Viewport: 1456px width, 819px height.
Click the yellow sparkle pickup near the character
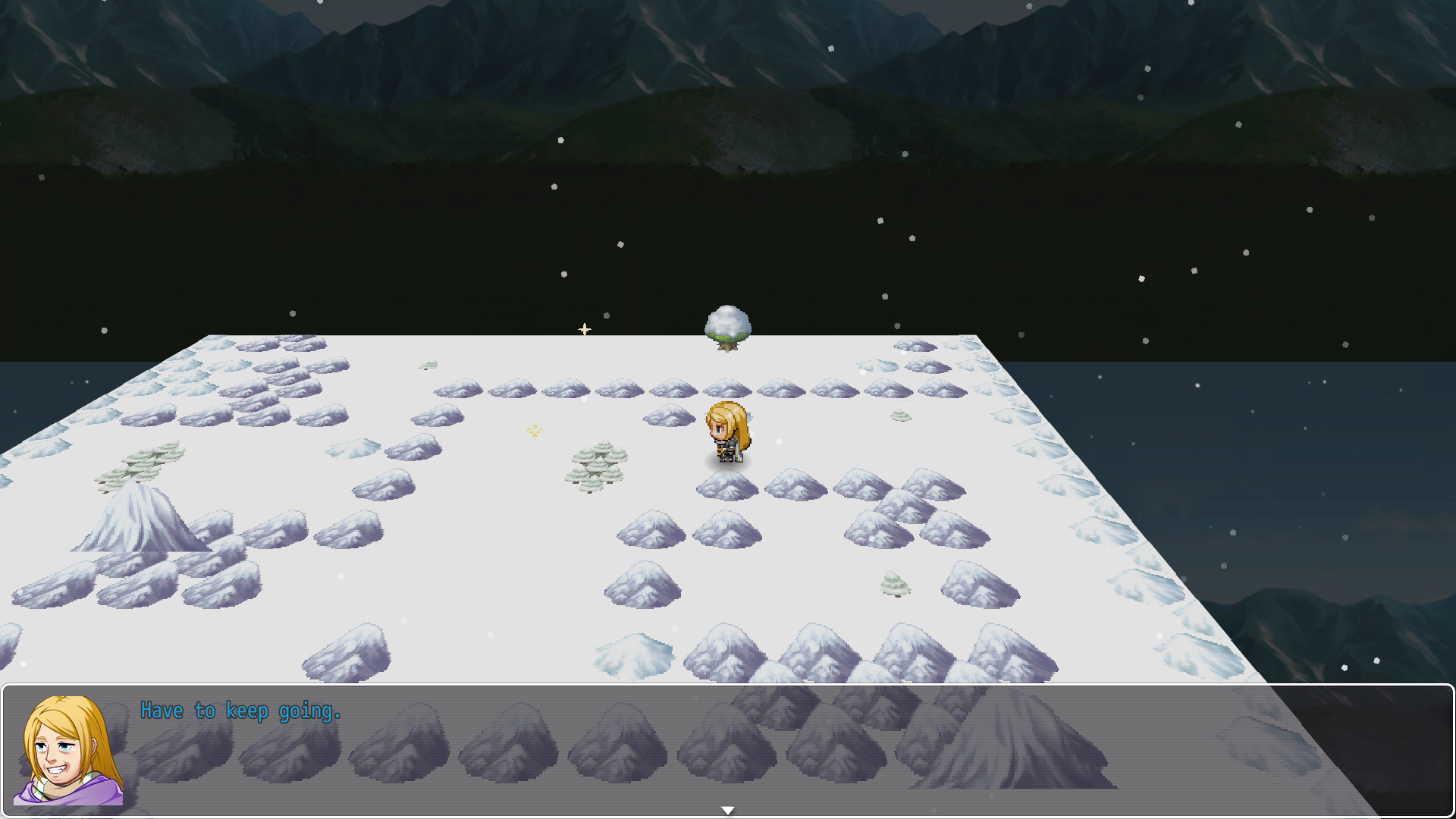coord(534,431)
